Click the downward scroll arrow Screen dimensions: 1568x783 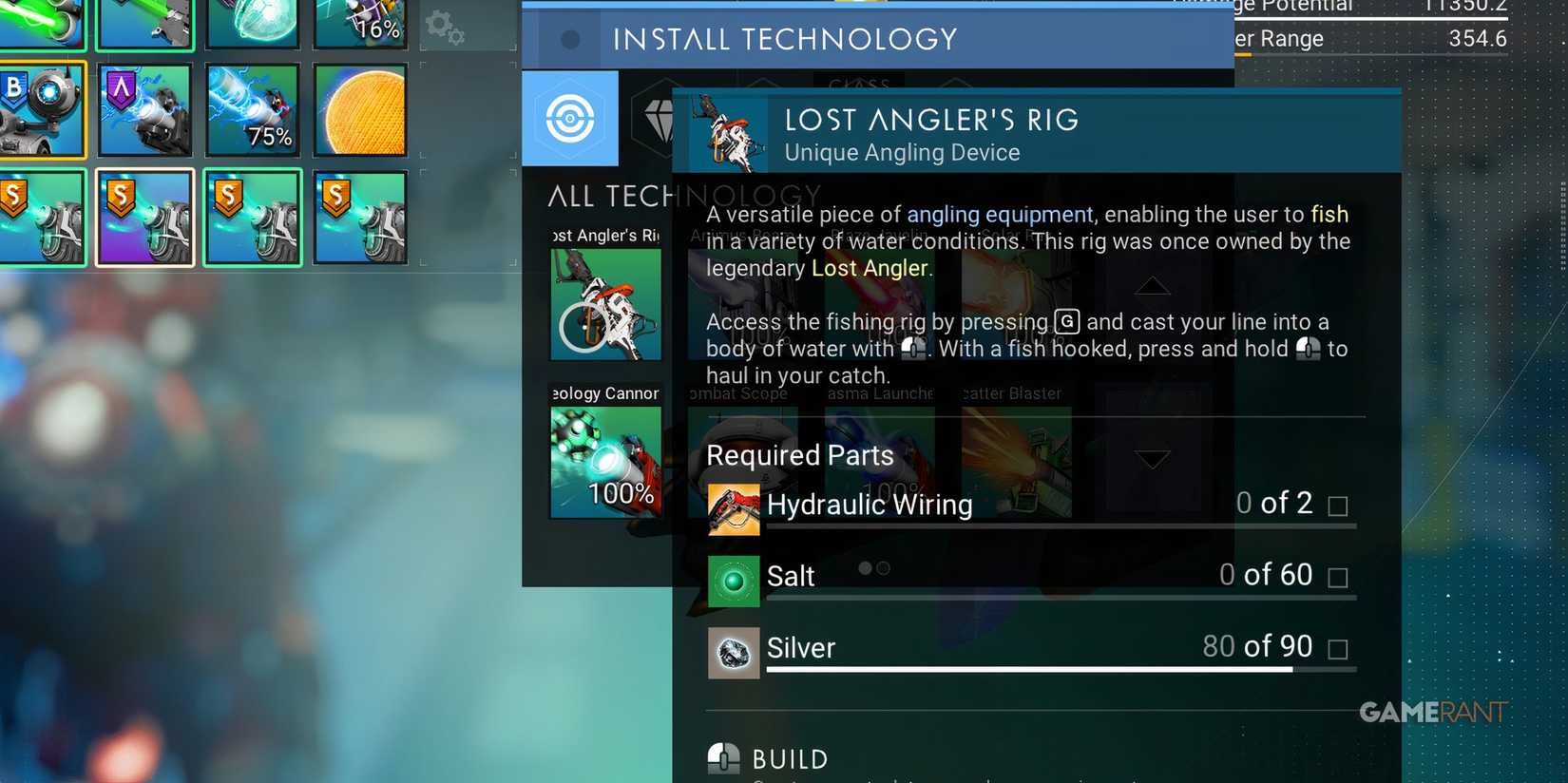1153,458
